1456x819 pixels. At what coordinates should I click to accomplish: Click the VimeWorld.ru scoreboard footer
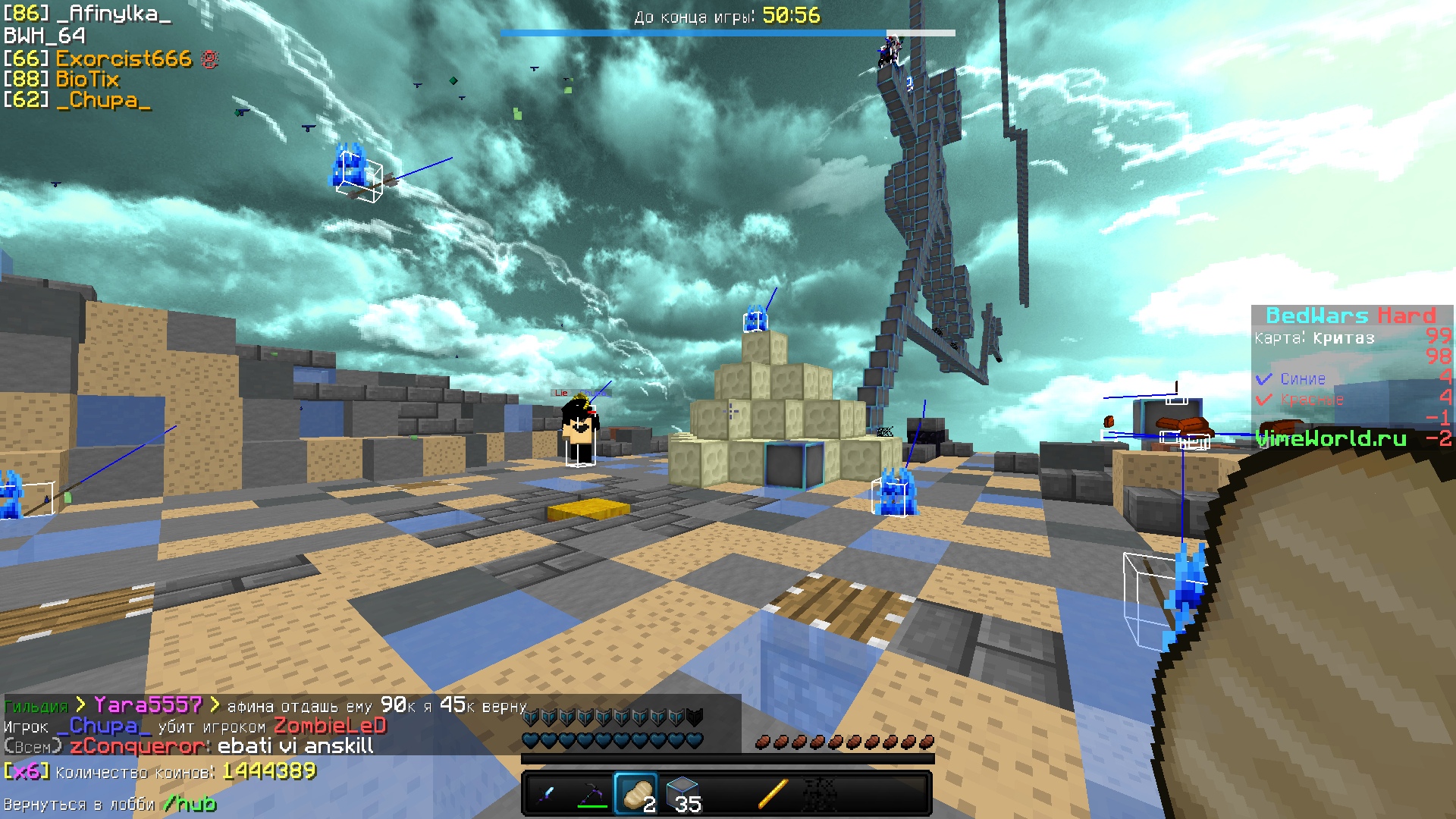(1331, 438)
